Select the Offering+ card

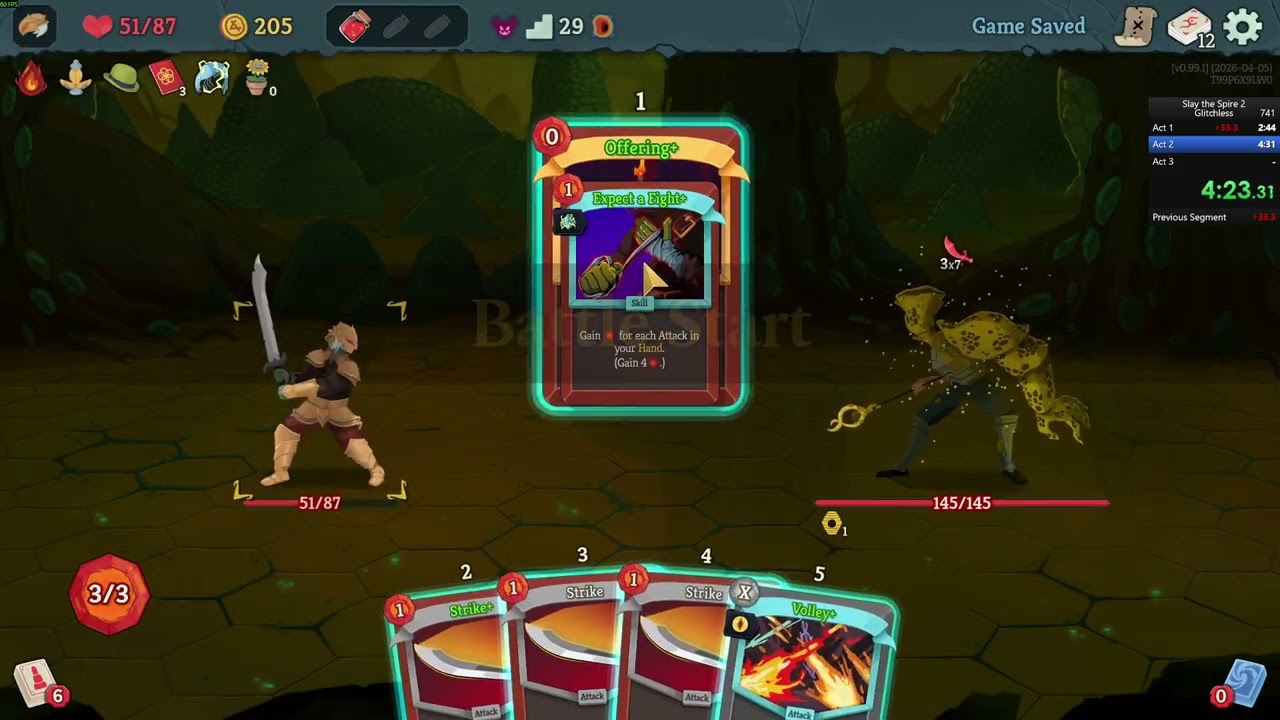(640, 265)
